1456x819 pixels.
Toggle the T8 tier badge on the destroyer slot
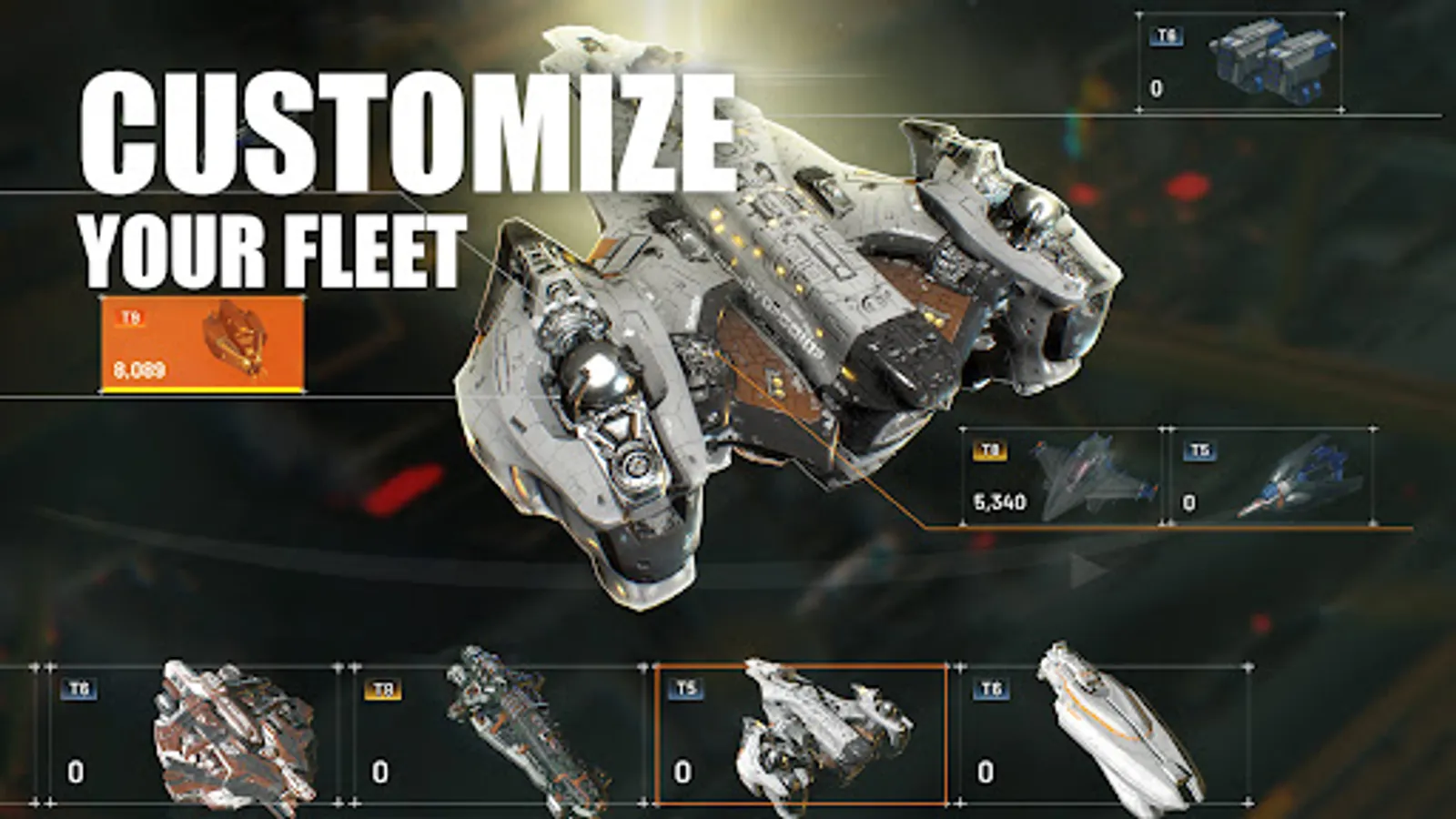[384, 690]
